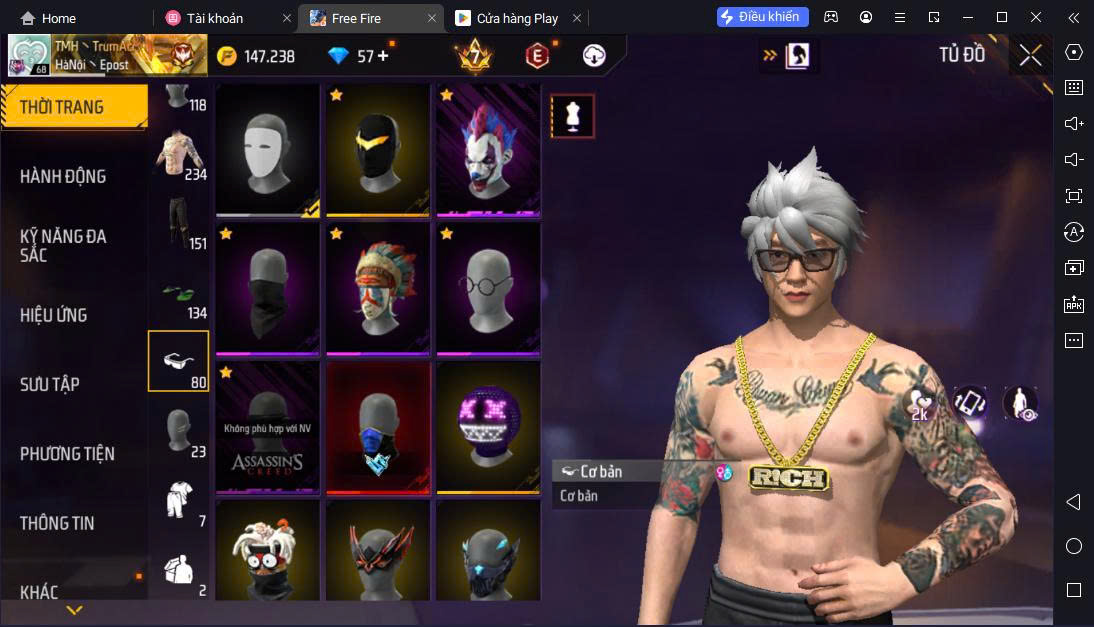Pick the round glasses item
Image resolution: width=1094 pixels, height=627 pixels.
pyautogui.click(x=488, y=288)
